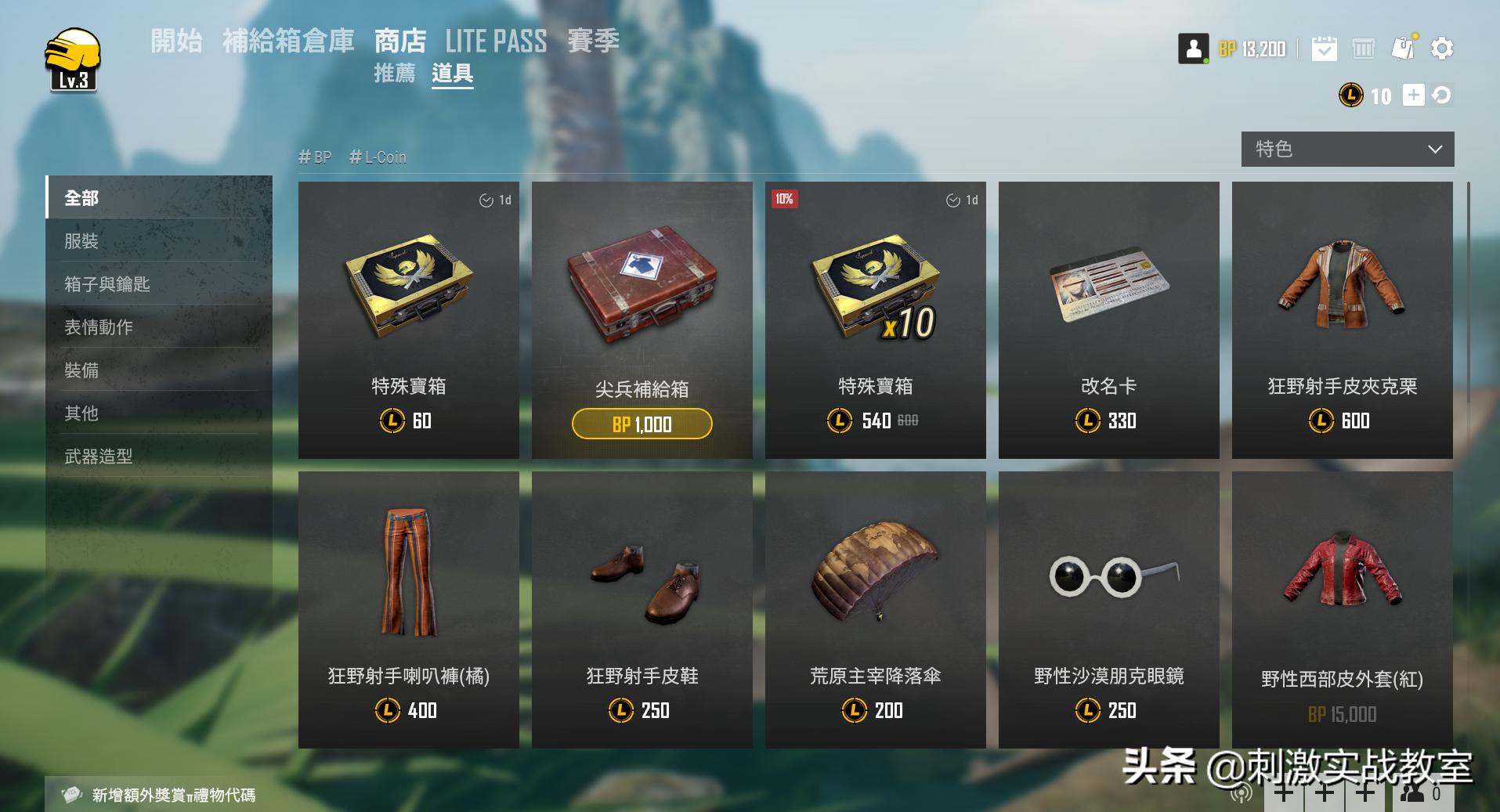Open the settings gear
Screen dimensions: 1500x812
1442,49
